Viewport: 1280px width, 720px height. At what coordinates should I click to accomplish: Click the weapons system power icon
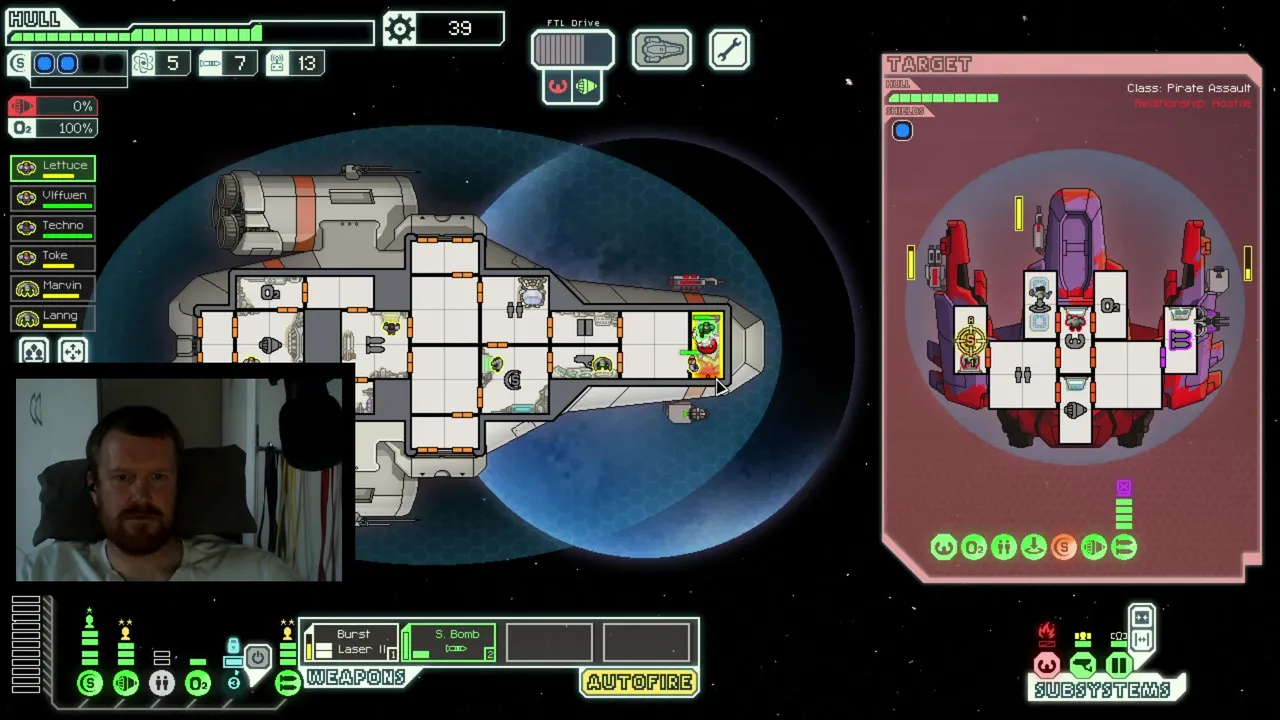287,683
